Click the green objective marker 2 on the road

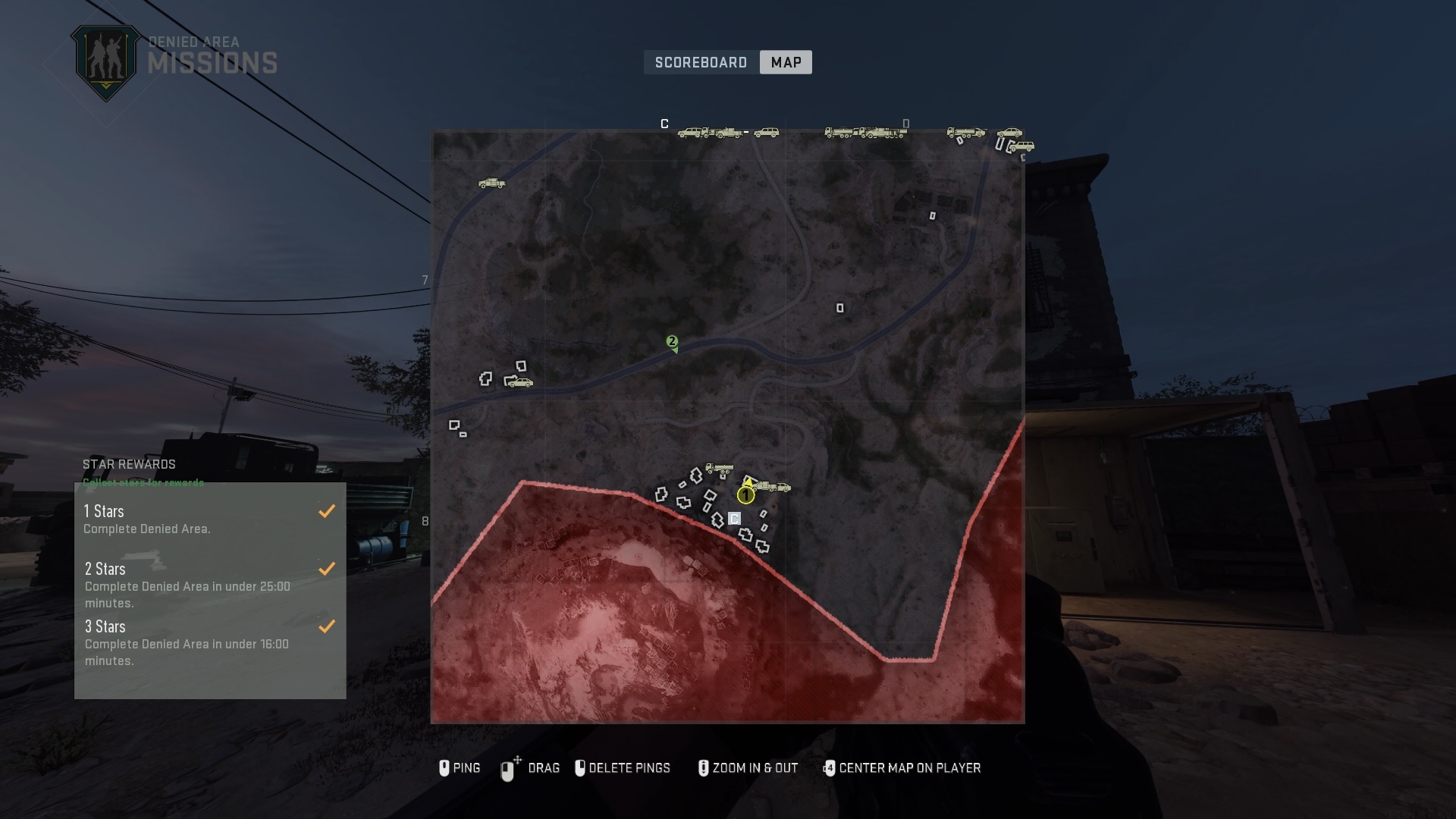[x=672, y=341]
